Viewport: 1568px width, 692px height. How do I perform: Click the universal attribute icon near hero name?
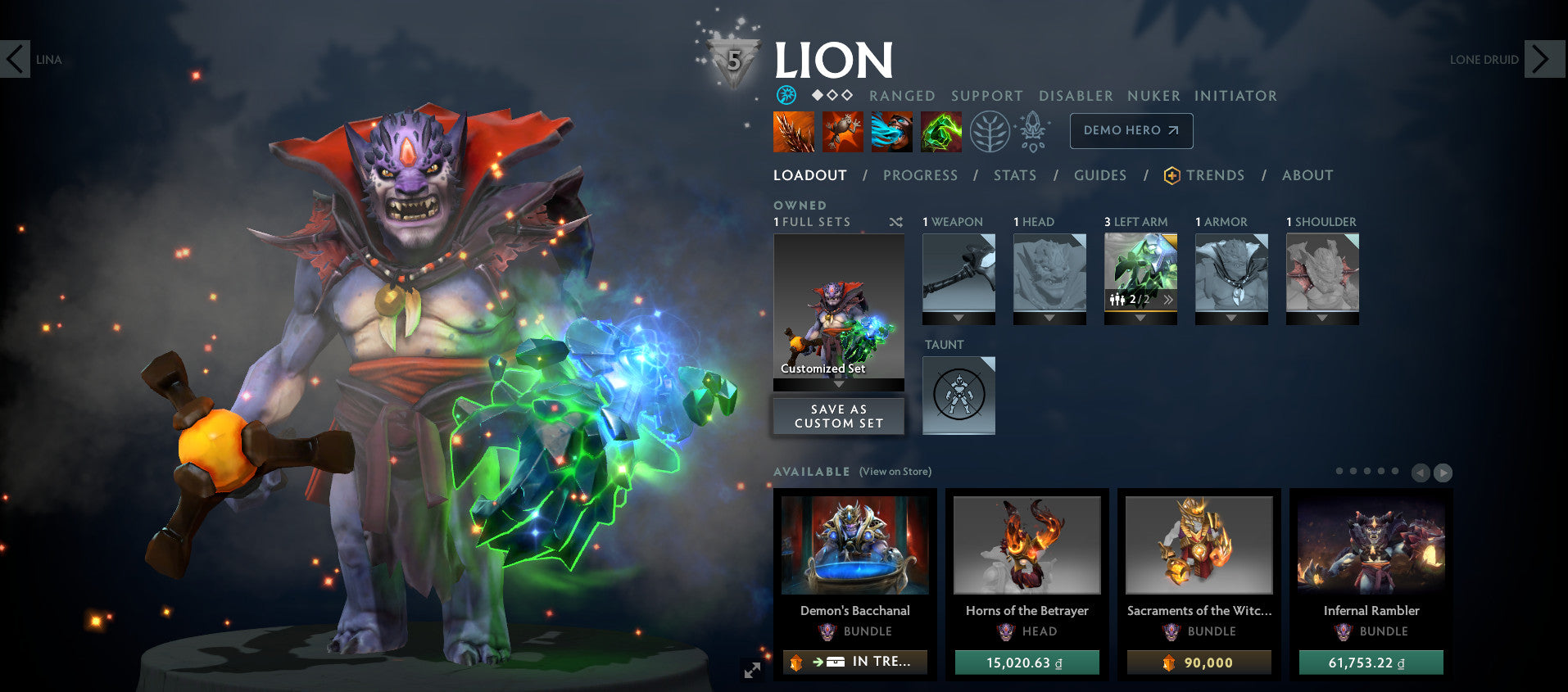[x=786, y=96]
